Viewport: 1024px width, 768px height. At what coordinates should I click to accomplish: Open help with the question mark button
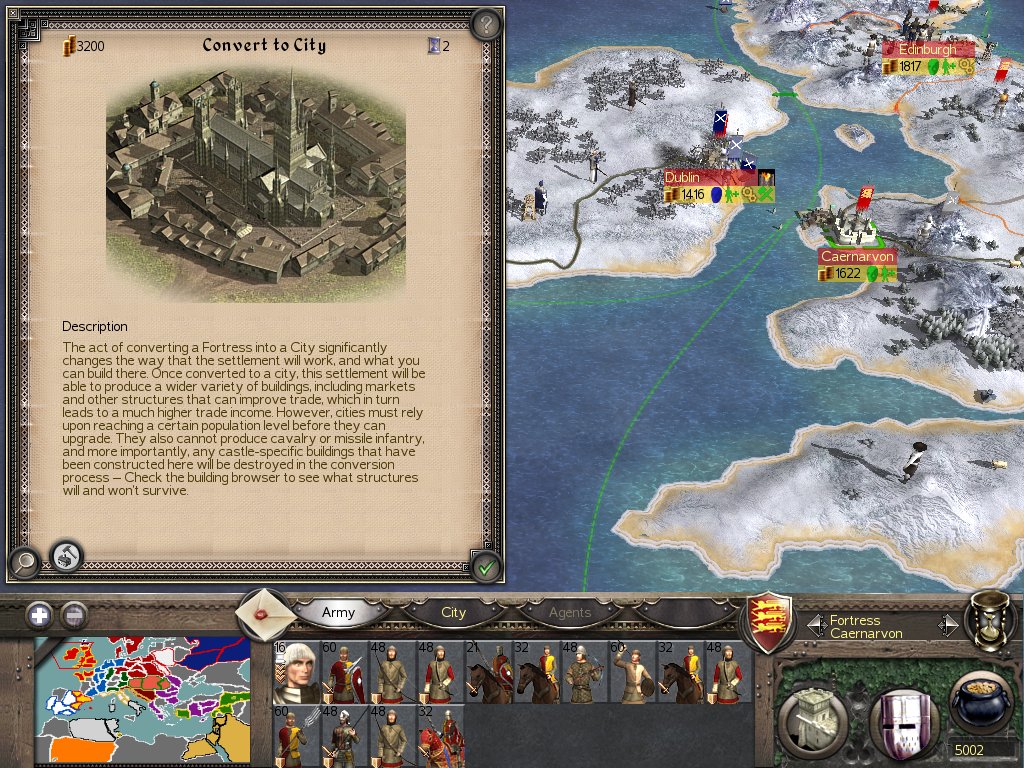485,24
